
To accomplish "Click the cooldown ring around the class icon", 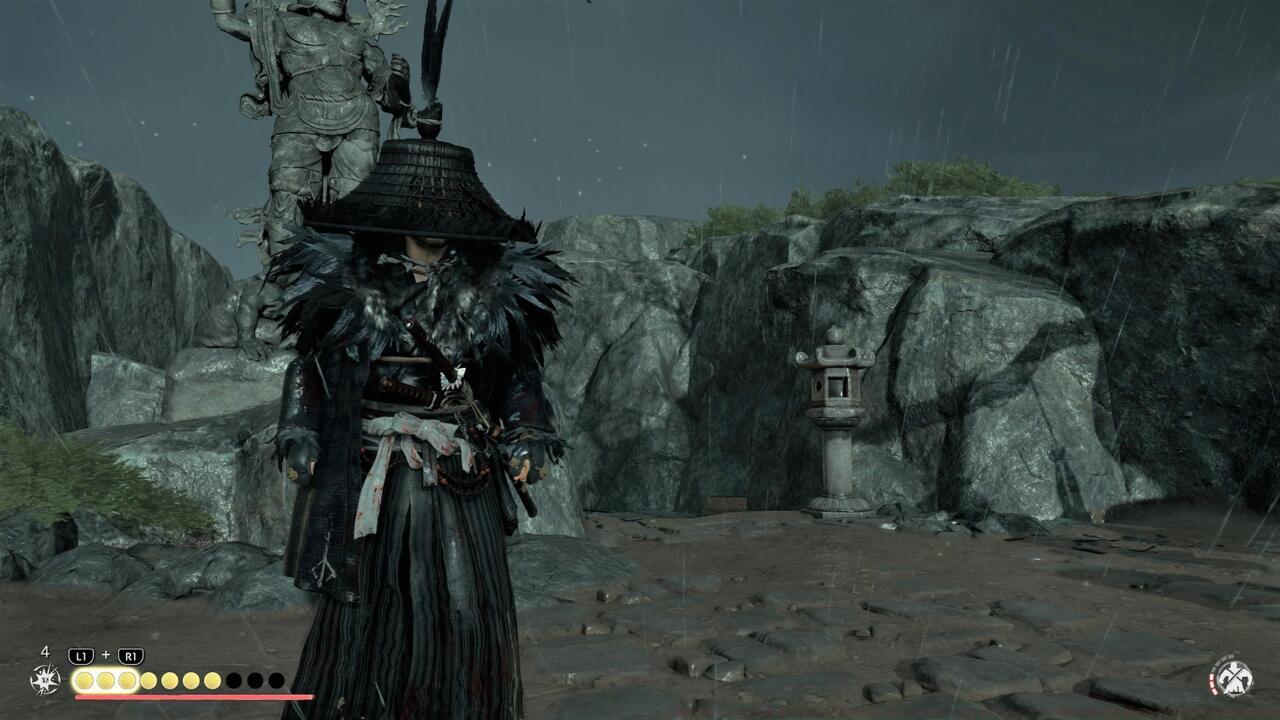I will pos(1212,684).
